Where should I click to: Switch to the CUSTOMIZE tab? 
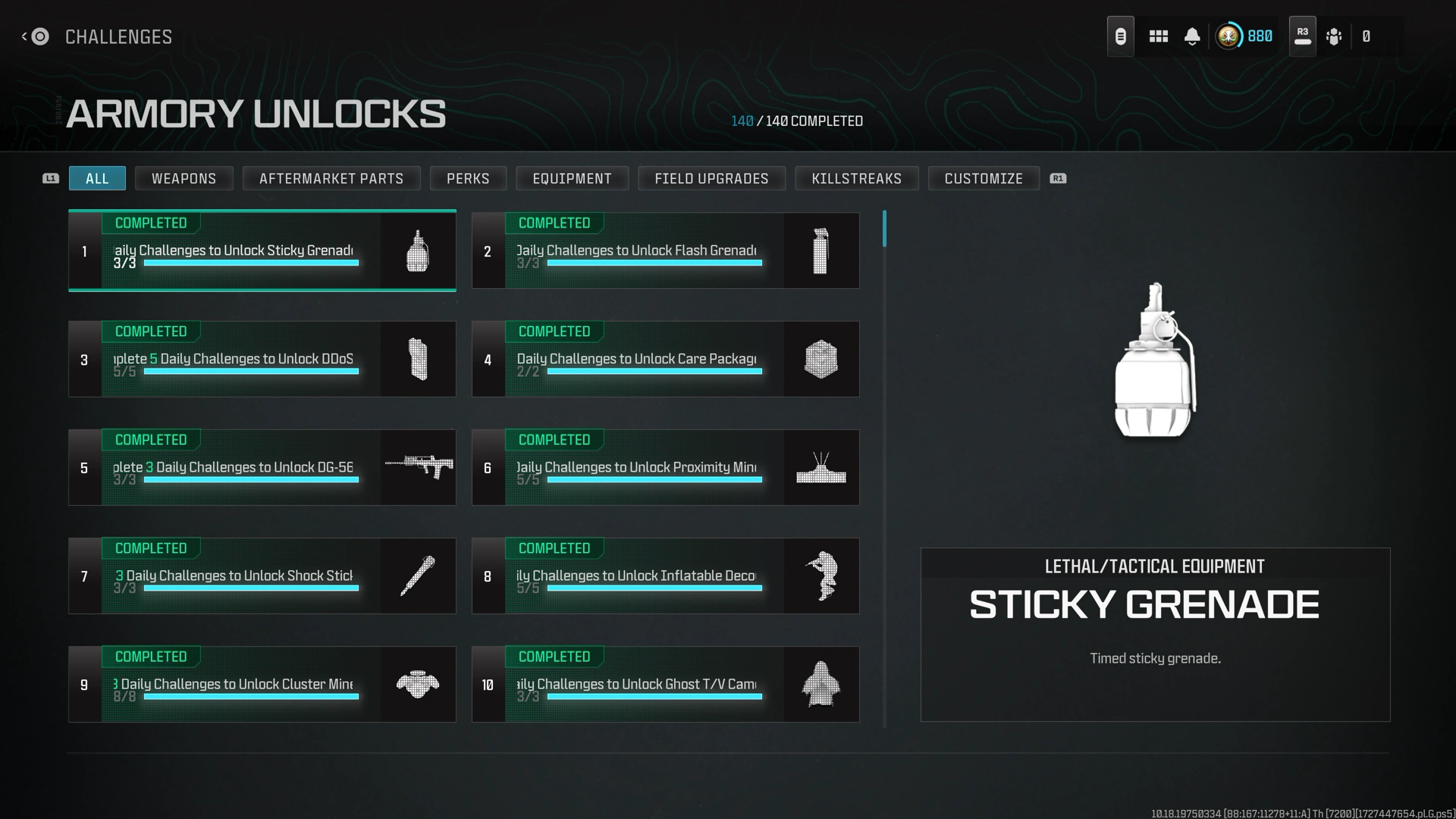[984, 178]
